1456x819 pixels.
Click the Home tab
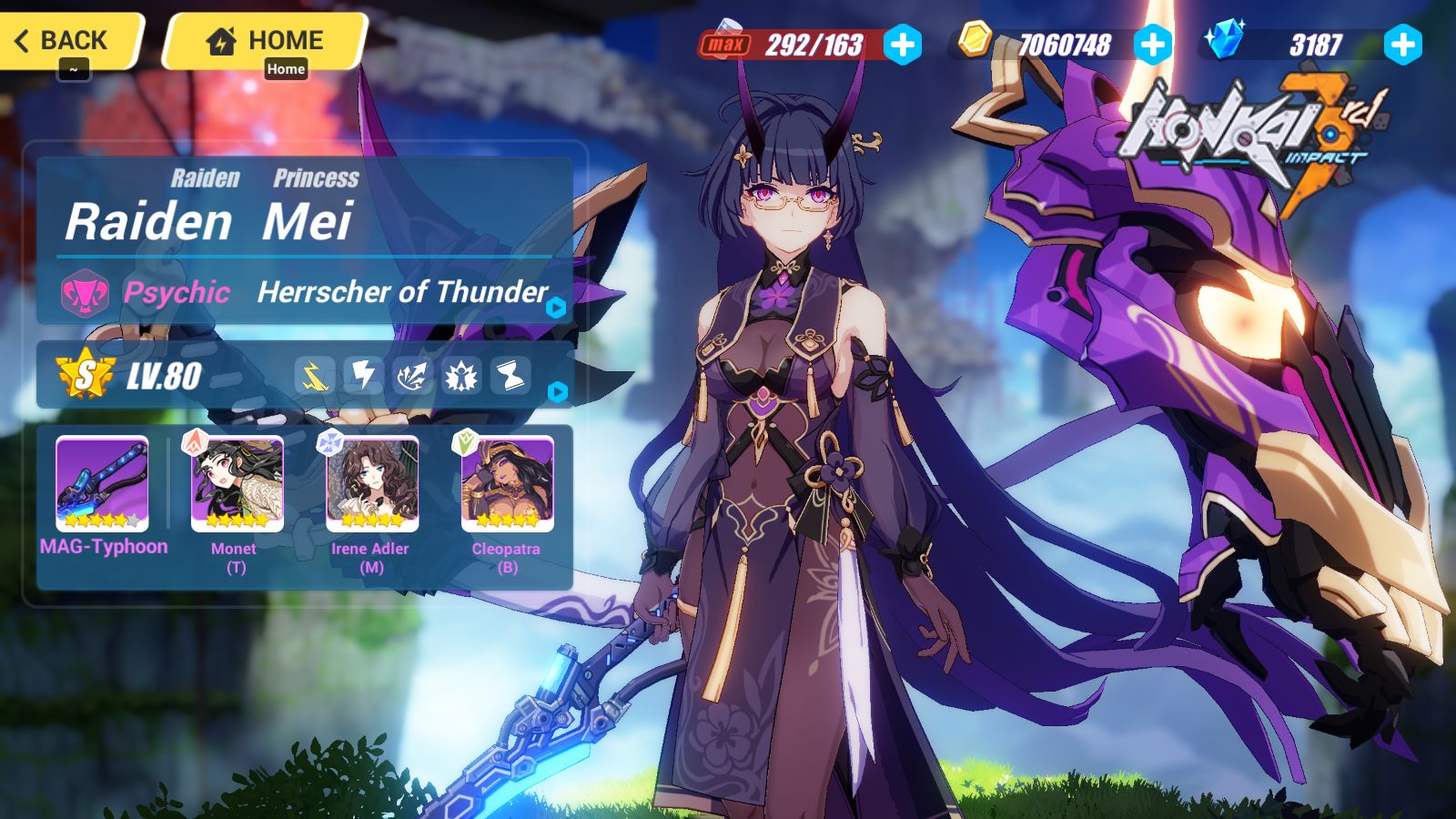pyautogui.click(x=264, y=39)
